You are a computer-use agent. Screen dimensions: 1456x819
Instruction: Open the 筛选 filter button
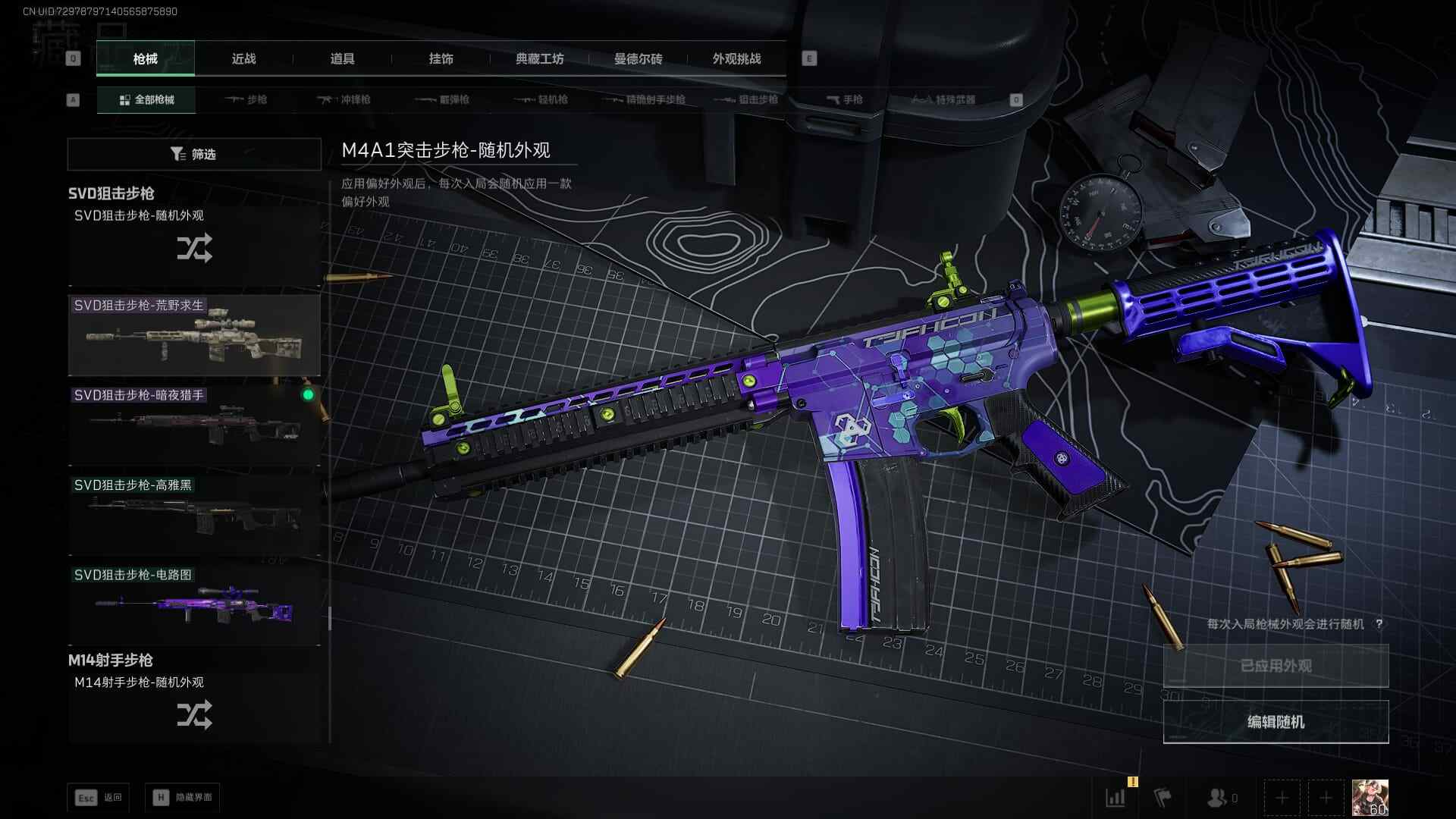coord(194,154)
